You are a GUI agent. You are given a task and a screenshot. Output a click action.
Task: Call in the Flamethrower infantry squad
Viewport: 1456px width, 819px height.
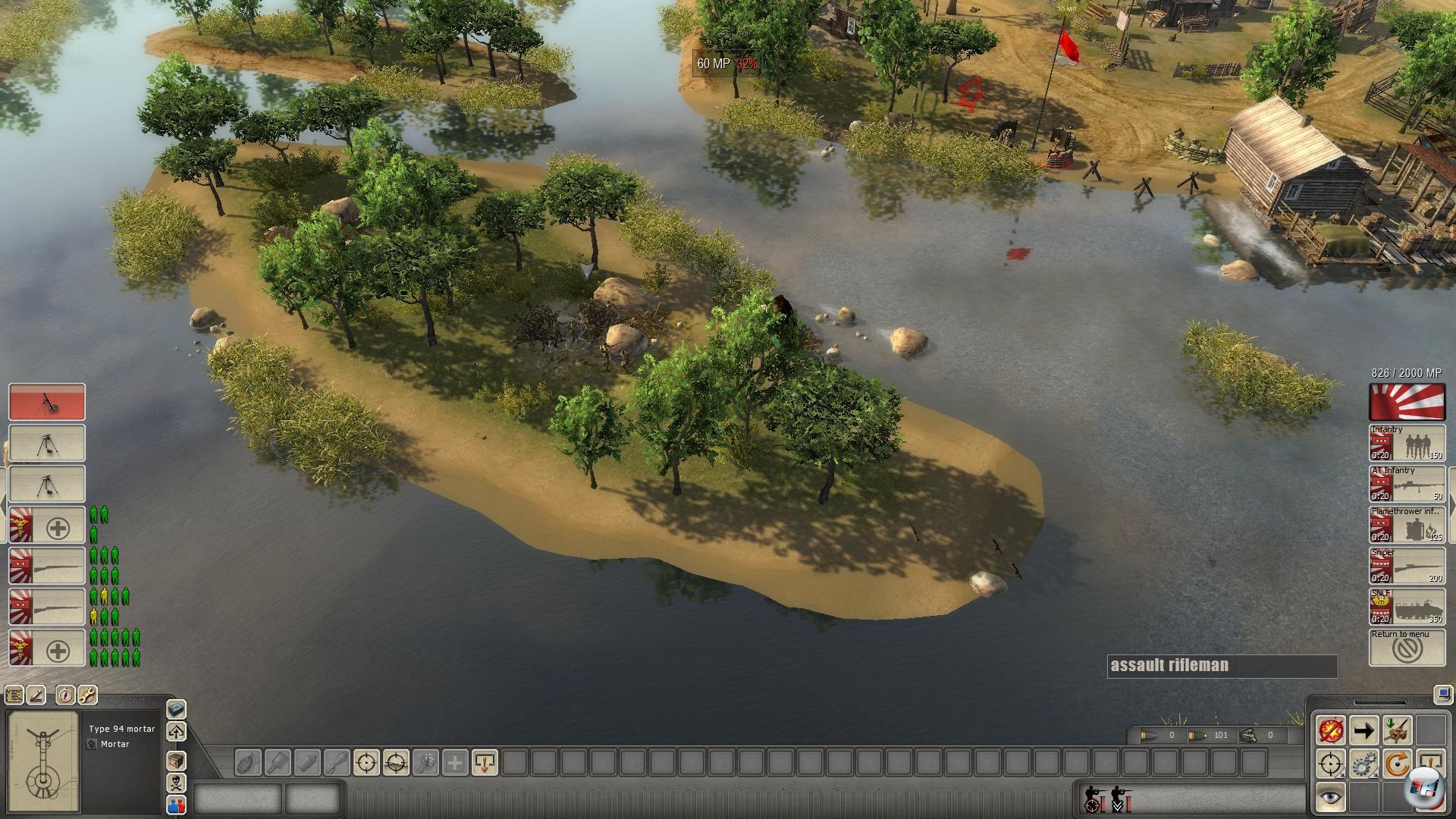click(x=1407, y=525)
